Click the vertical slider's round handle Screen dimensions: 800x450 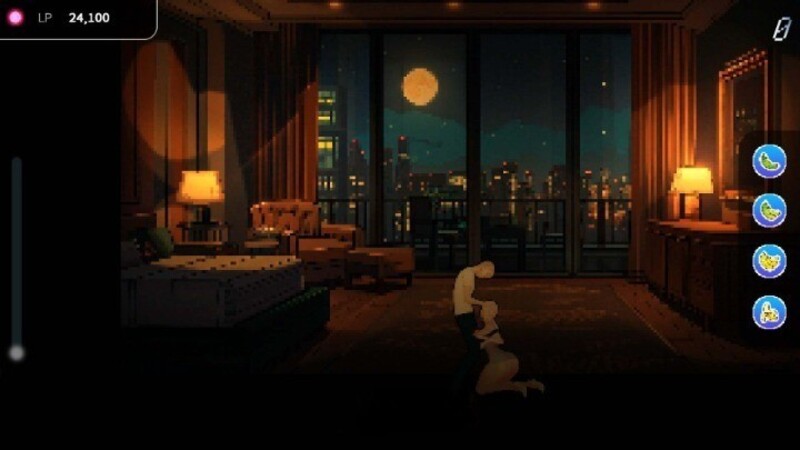pos(16,352)
